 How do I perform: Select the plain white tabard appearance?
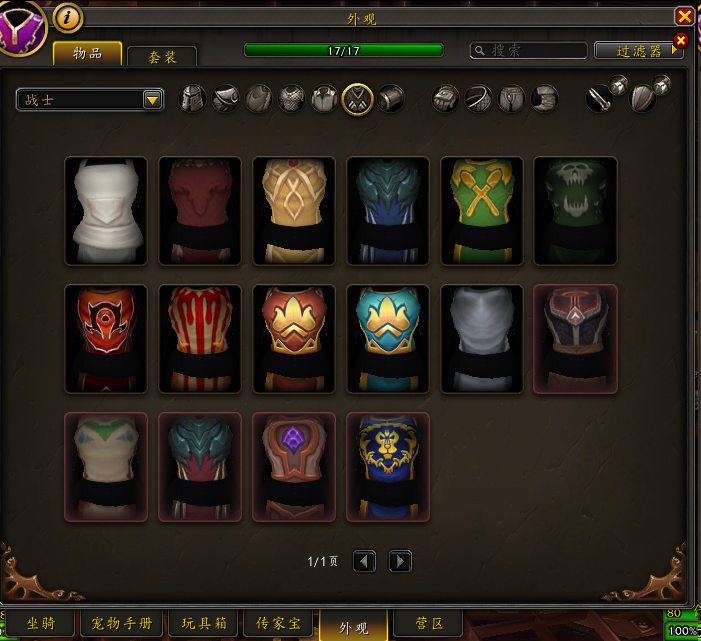pyautogui.click(x=106, y=211)
